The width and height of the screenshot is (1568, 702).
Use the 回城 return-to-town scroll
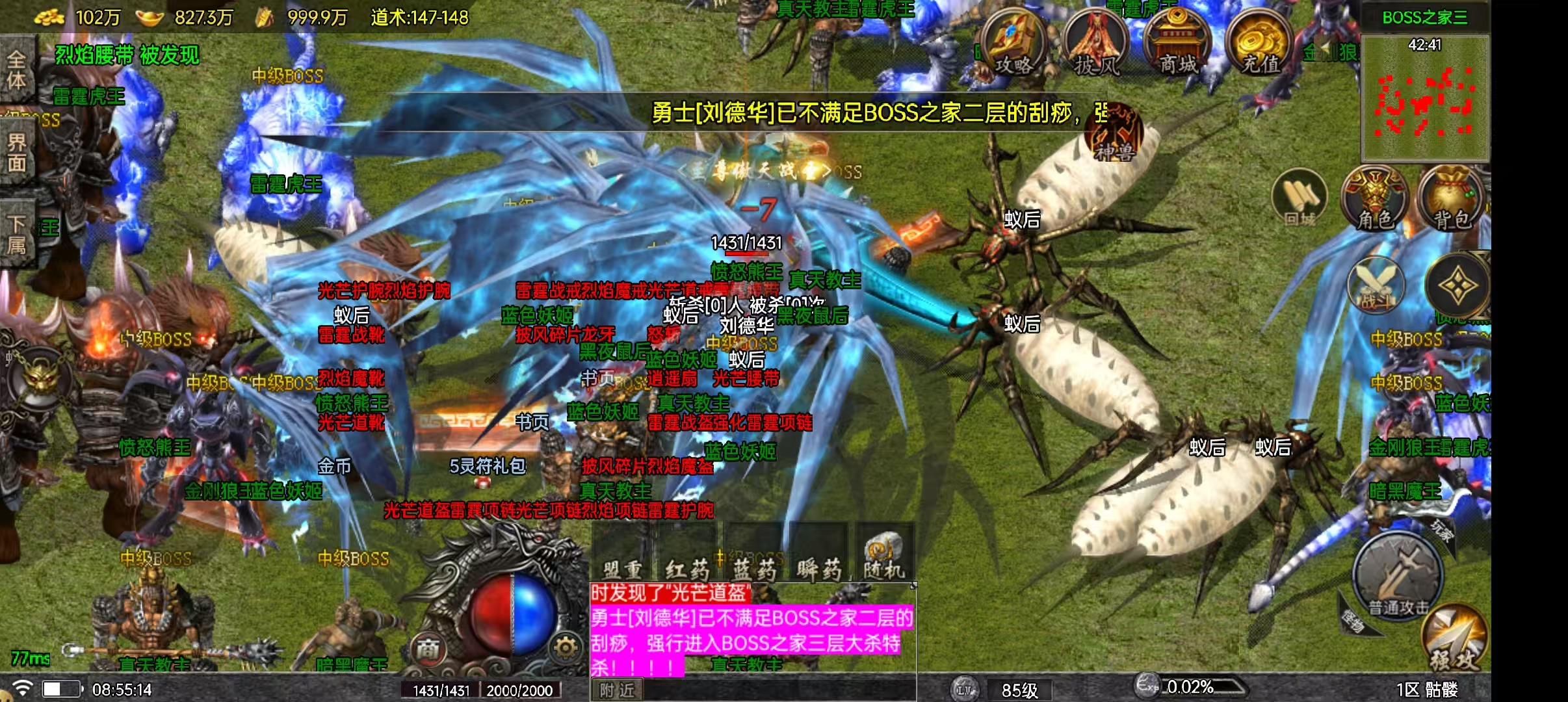coord(1300,198)
